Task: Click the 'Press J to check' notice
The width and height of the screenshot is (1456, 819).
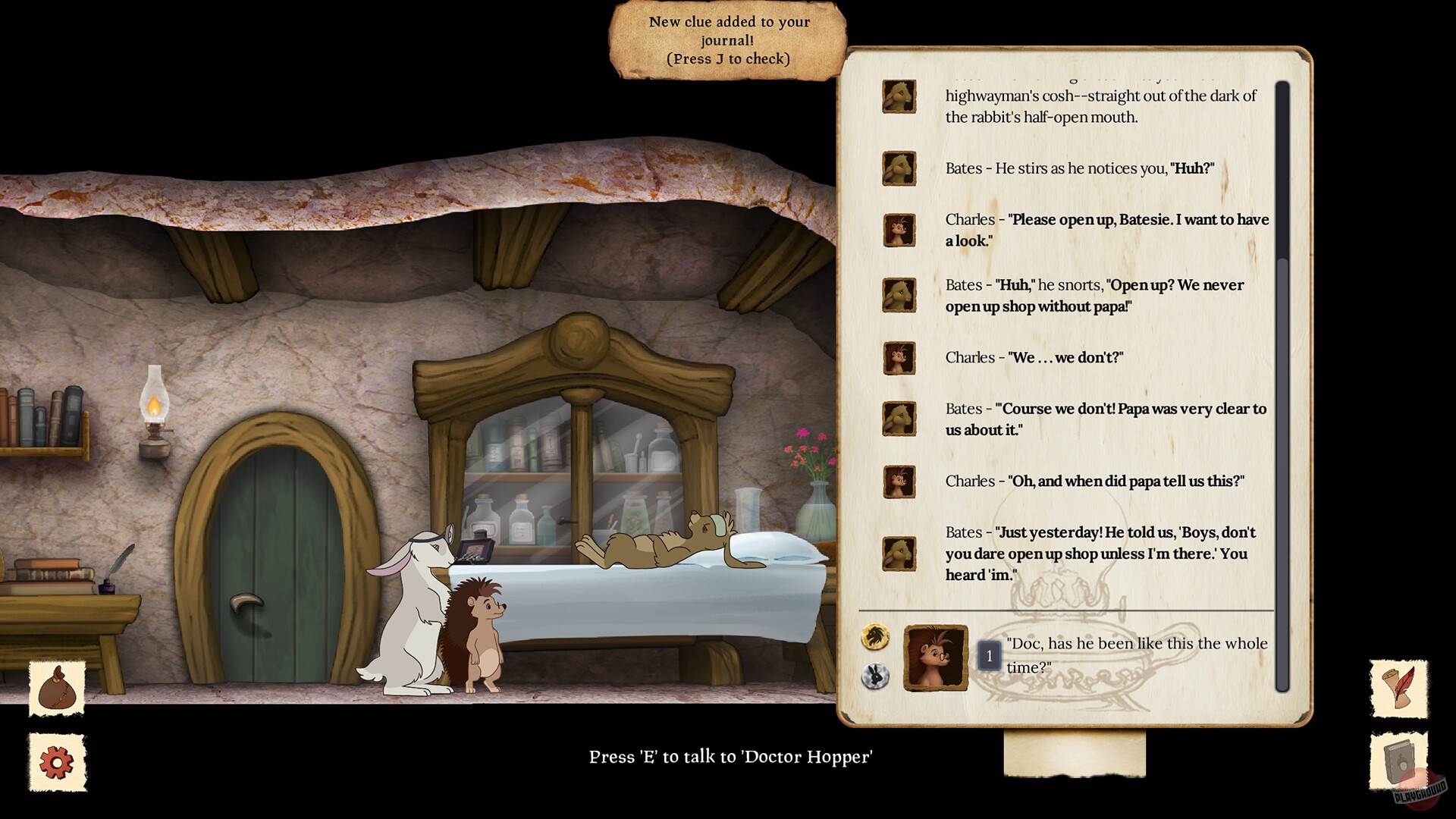Action: (x=726, y=58)
